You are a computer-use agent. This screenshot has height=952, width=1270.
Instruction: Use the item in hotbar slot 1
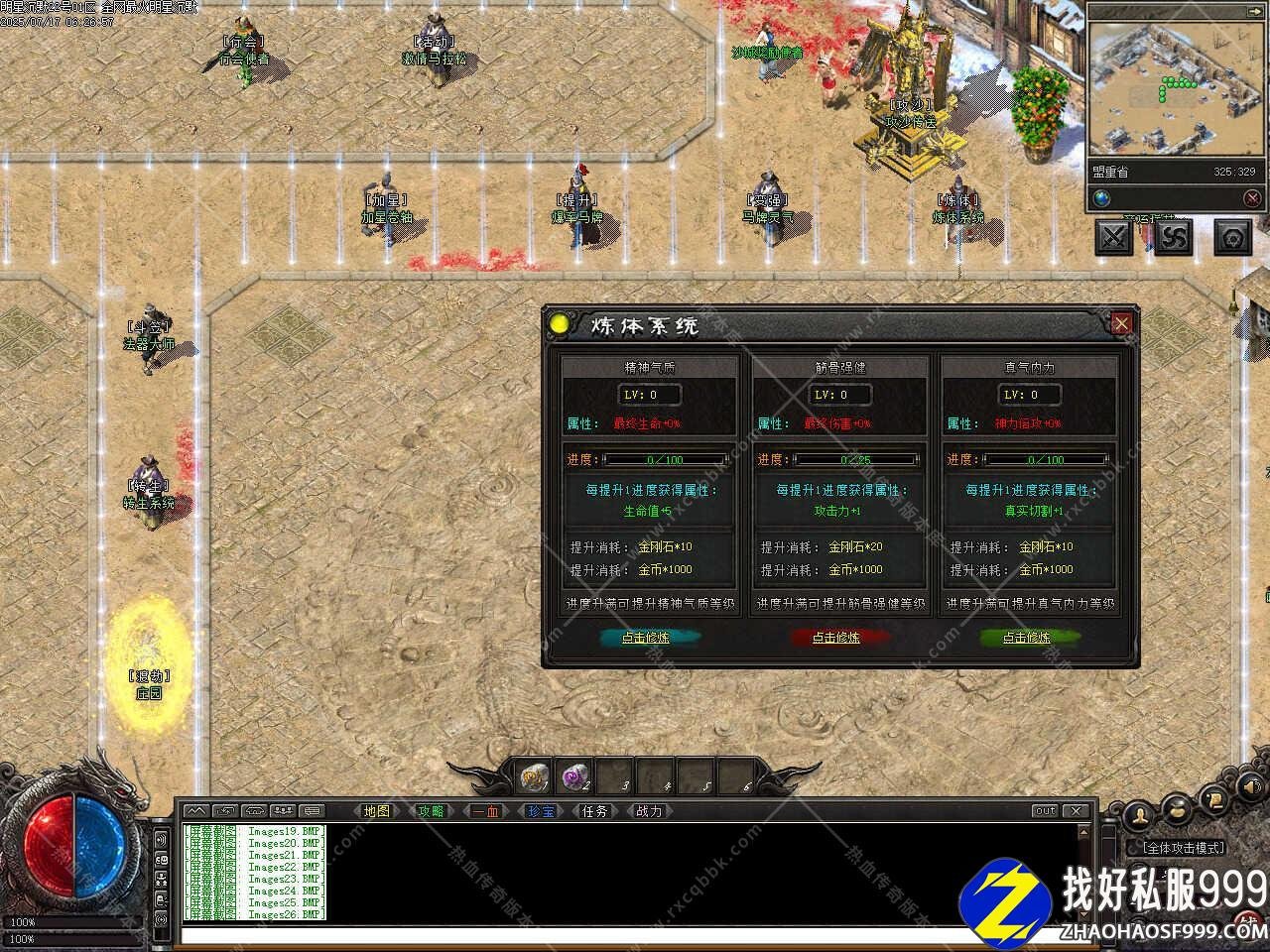coord(536,776)
